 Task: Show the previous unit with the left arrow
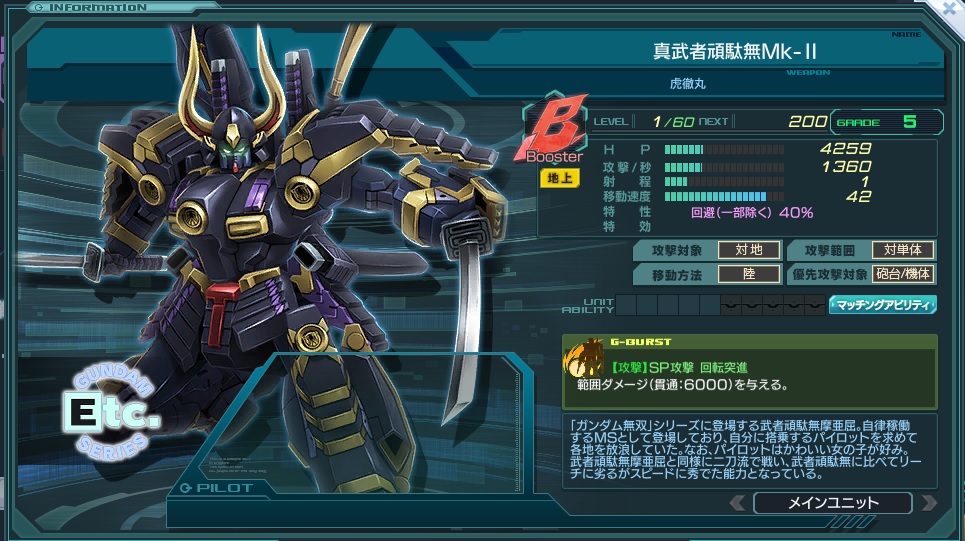point(737,503)
